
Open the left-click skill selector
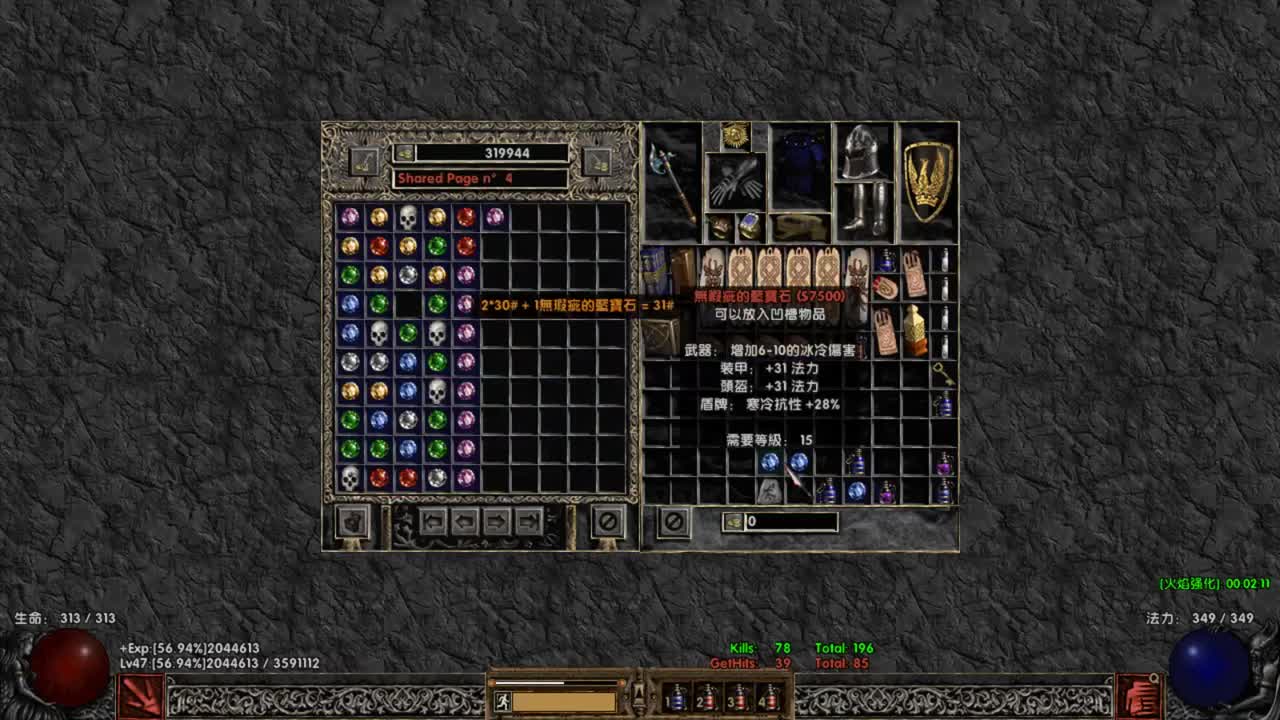140,696
